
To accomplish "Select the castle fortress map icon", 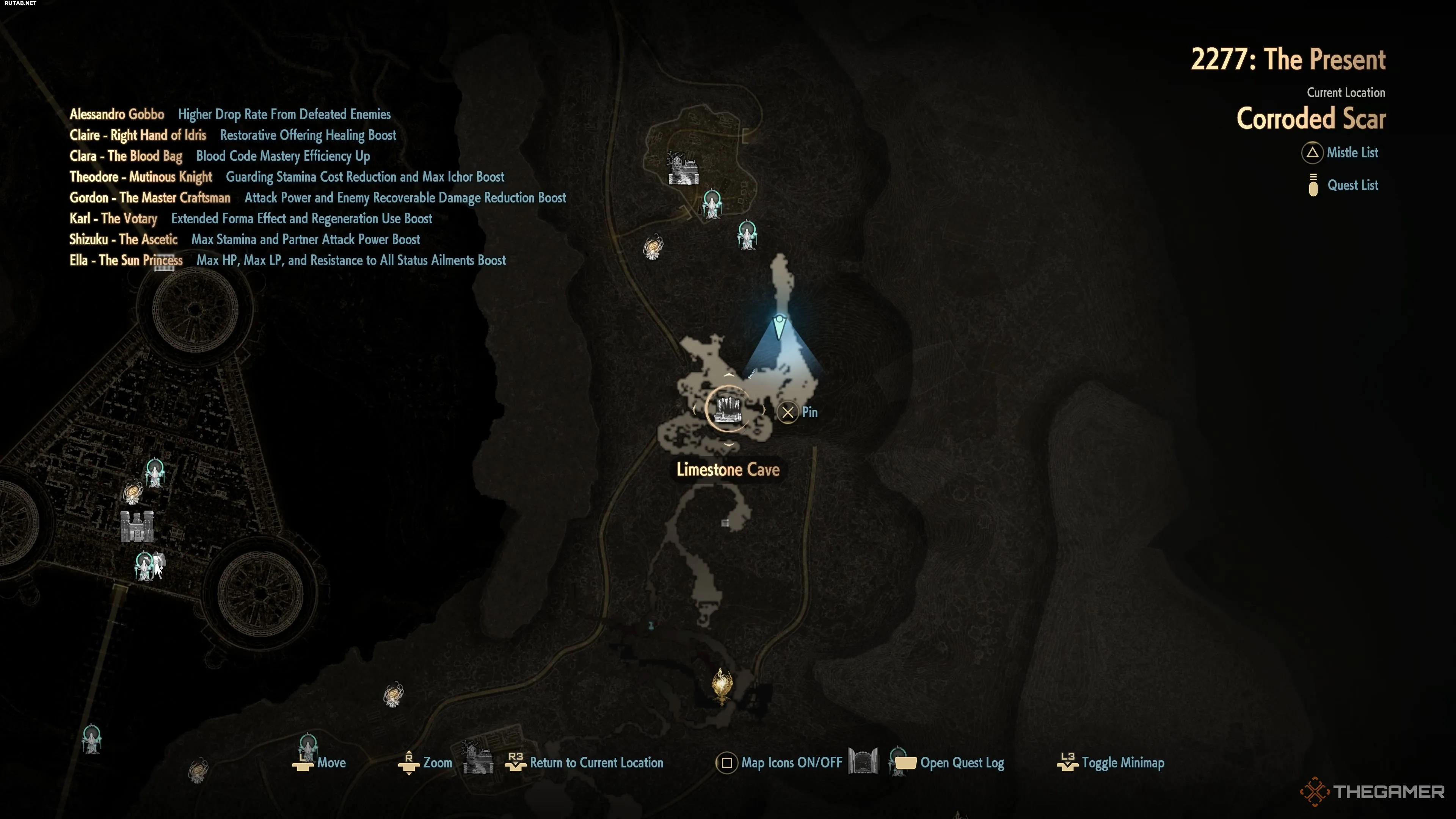I will pos(137,526).
